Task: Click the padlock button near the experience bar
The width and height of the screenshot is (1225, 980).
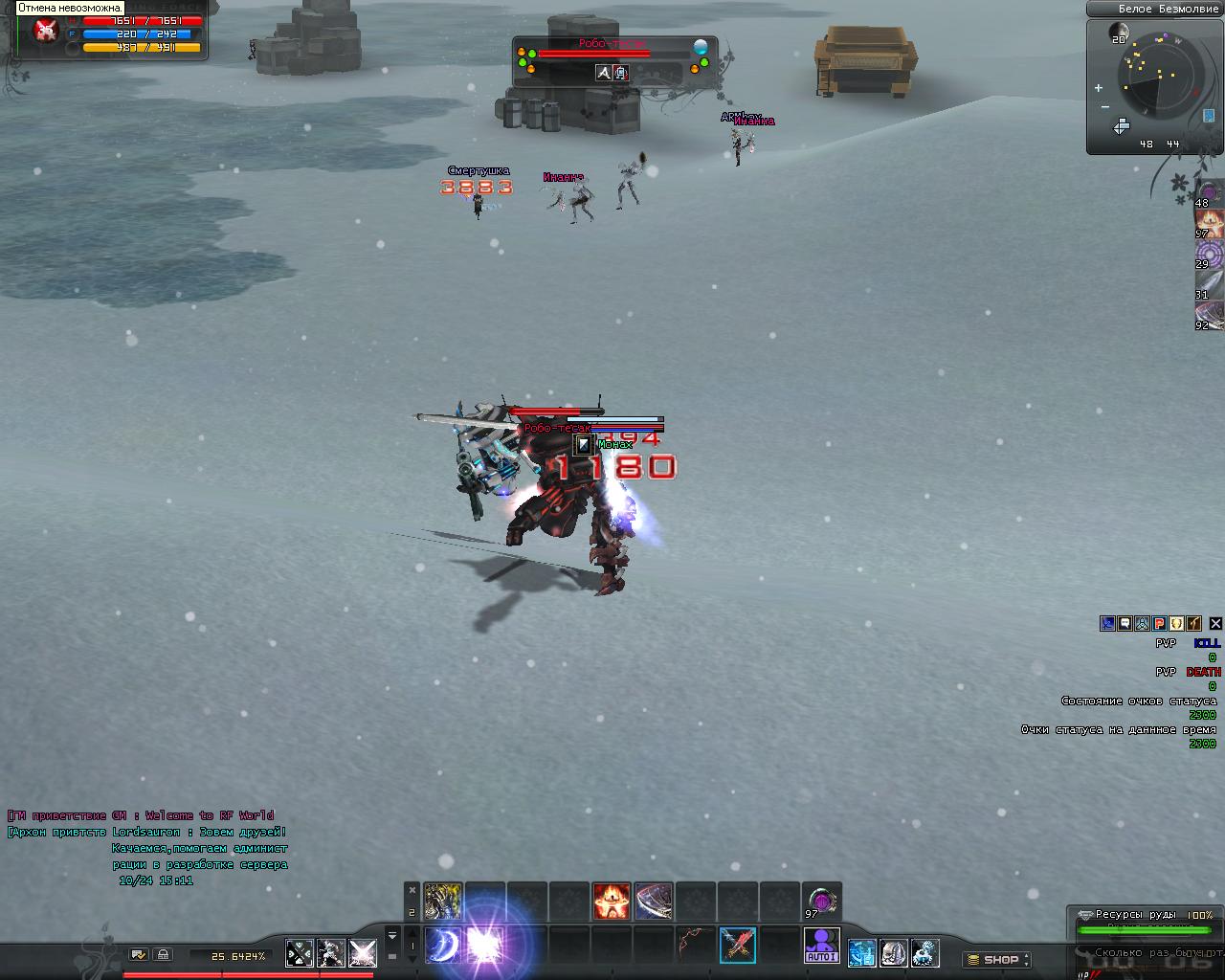Action: tap(164, 954)
